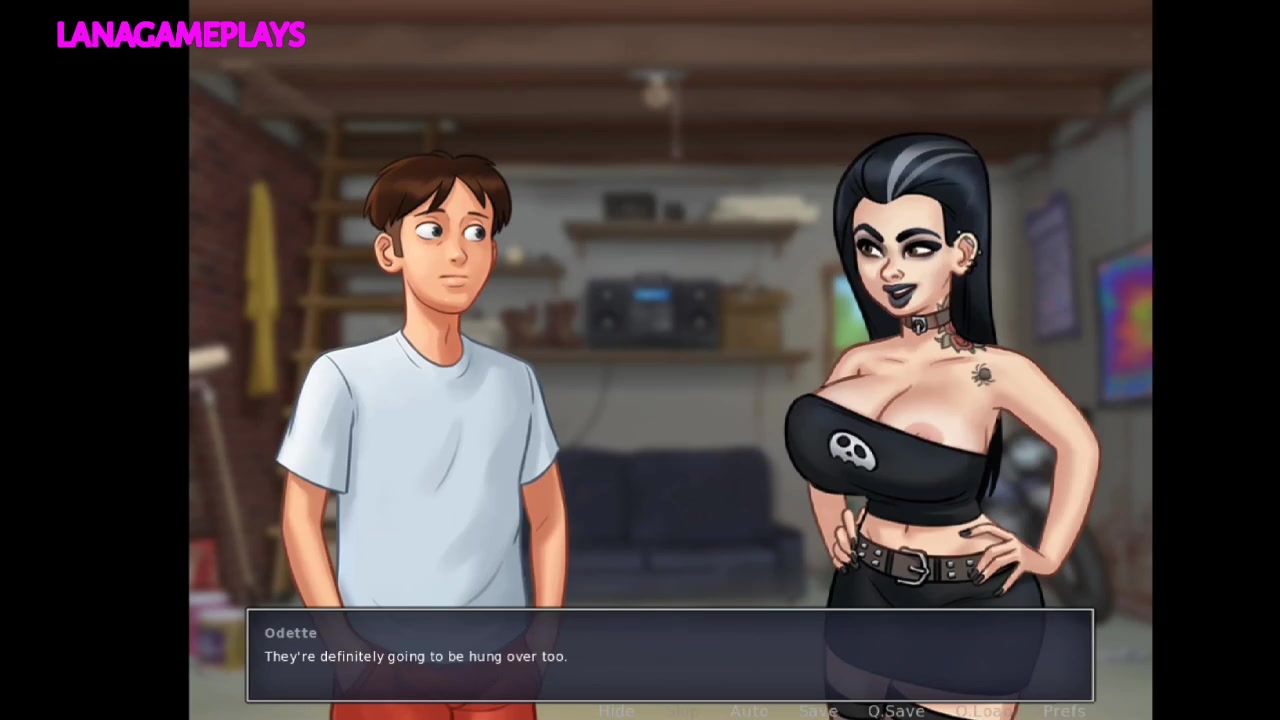This screenshot has height=720, width=1280.
Task: Skip through the dialogue
Action: tap(681, 711)
